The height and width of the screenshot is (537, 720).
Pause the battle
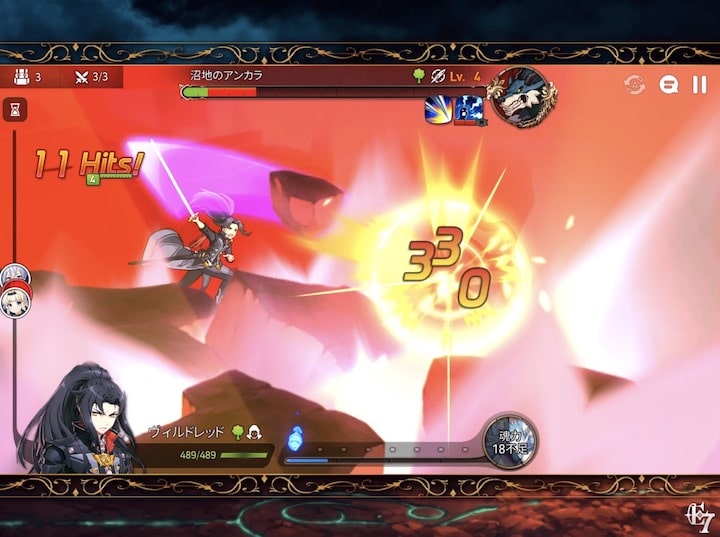pyautogui.click(x=699, y=85)
